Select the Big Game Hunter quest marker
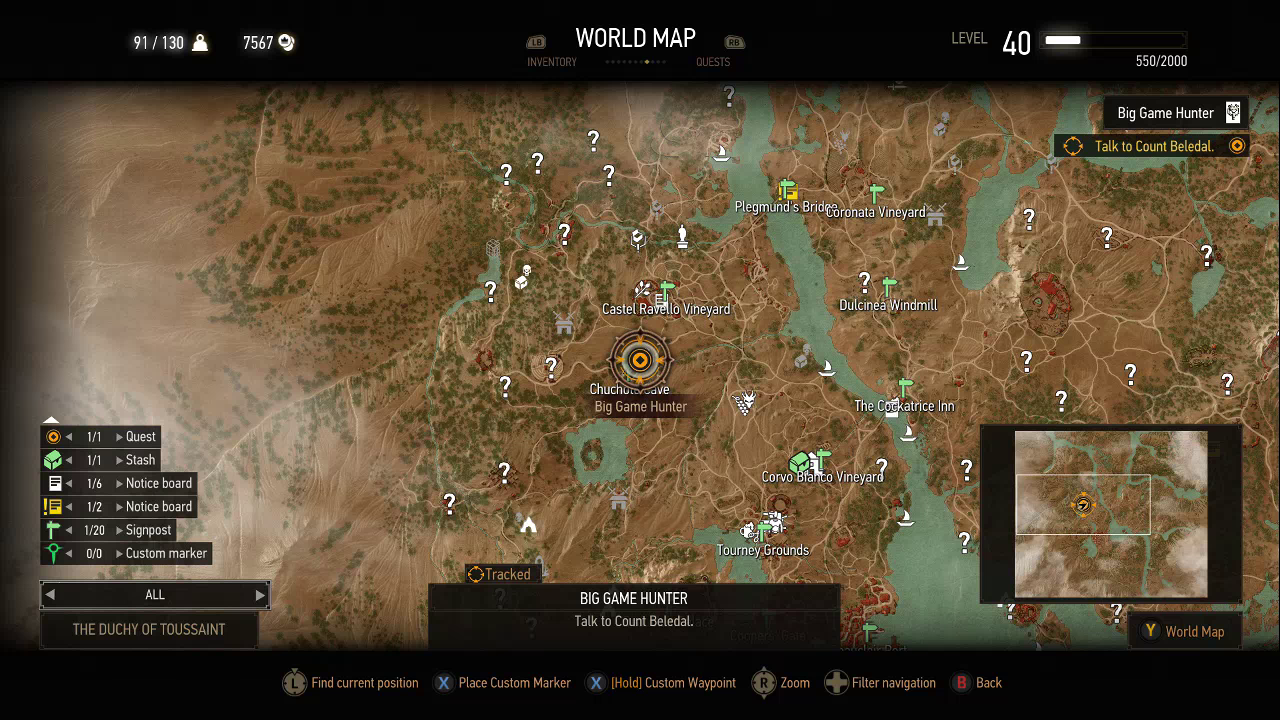1280x720 pixels. pos(640,360)
